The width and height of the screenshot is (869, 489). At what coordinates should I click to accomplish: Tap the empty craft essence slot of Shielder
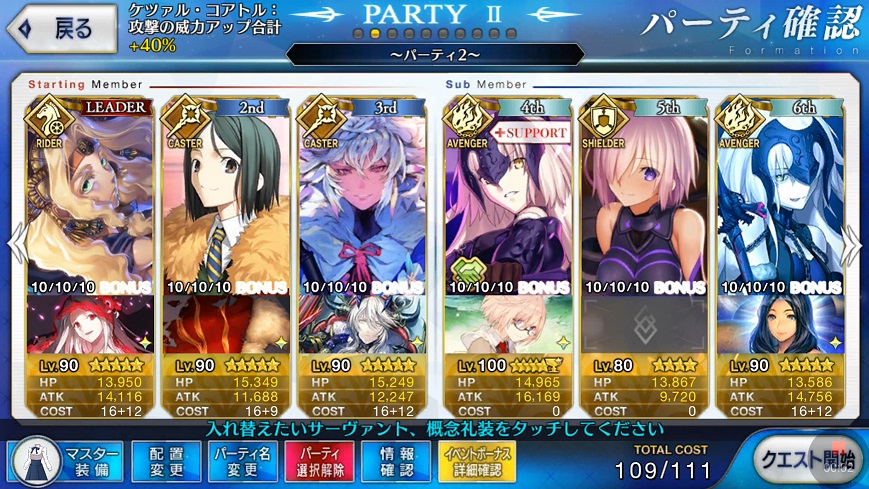[x=643, y=325]
